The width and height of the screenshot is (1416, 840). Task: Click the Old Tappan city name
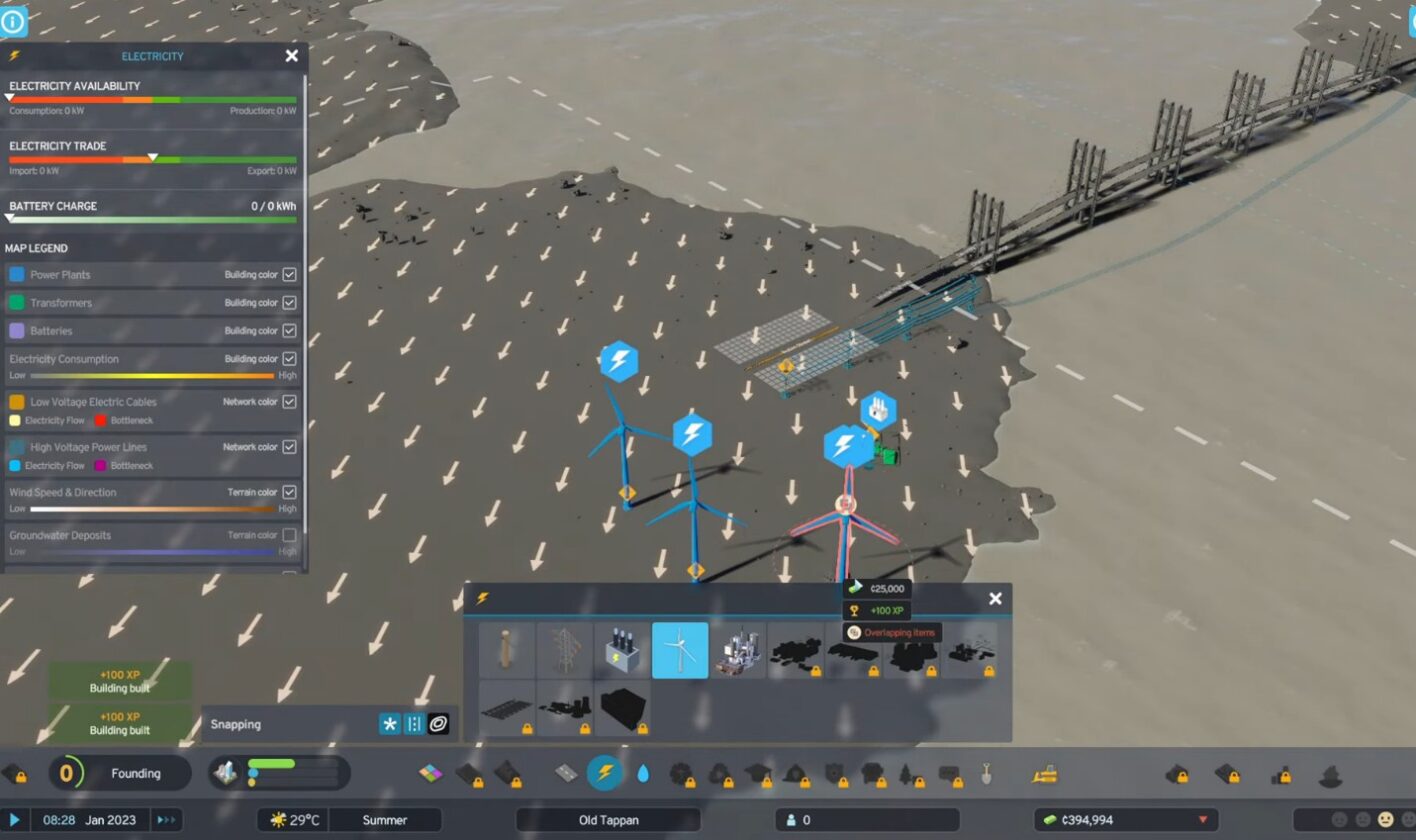click(x=607, y=818)
